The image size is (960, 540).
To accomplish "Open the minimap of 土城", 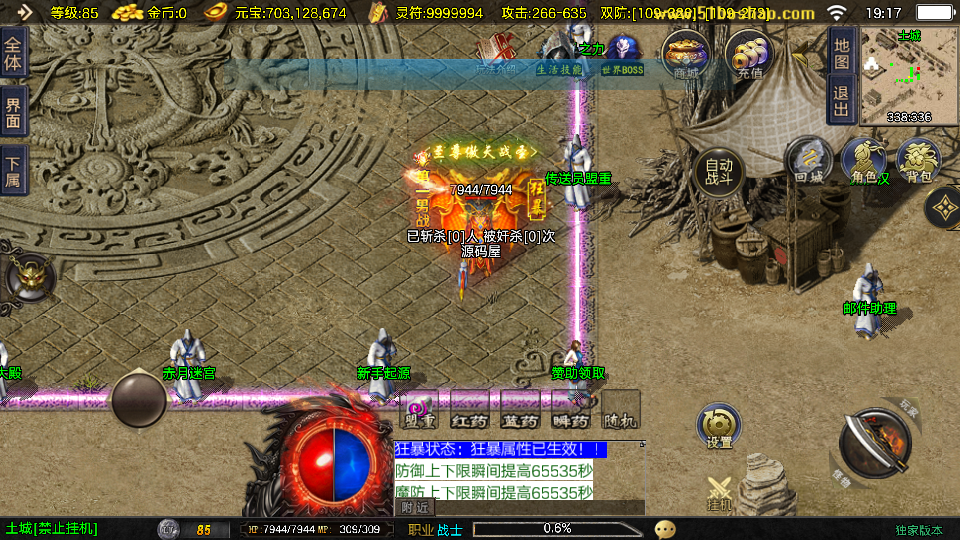I will [908, 74].
